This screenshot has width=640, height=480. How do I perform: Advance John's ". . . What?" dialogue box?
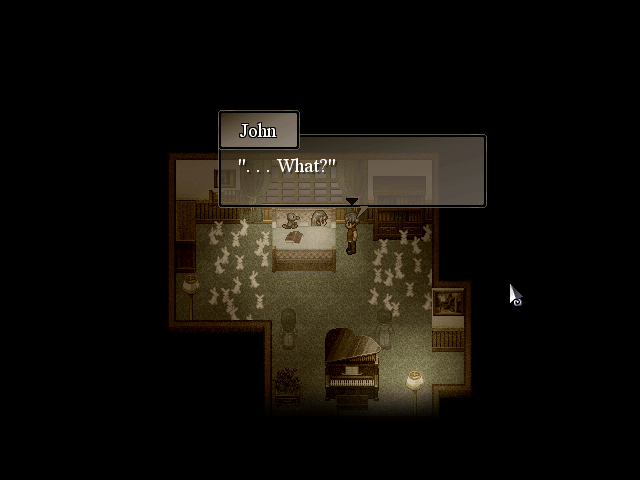(352, 171)
